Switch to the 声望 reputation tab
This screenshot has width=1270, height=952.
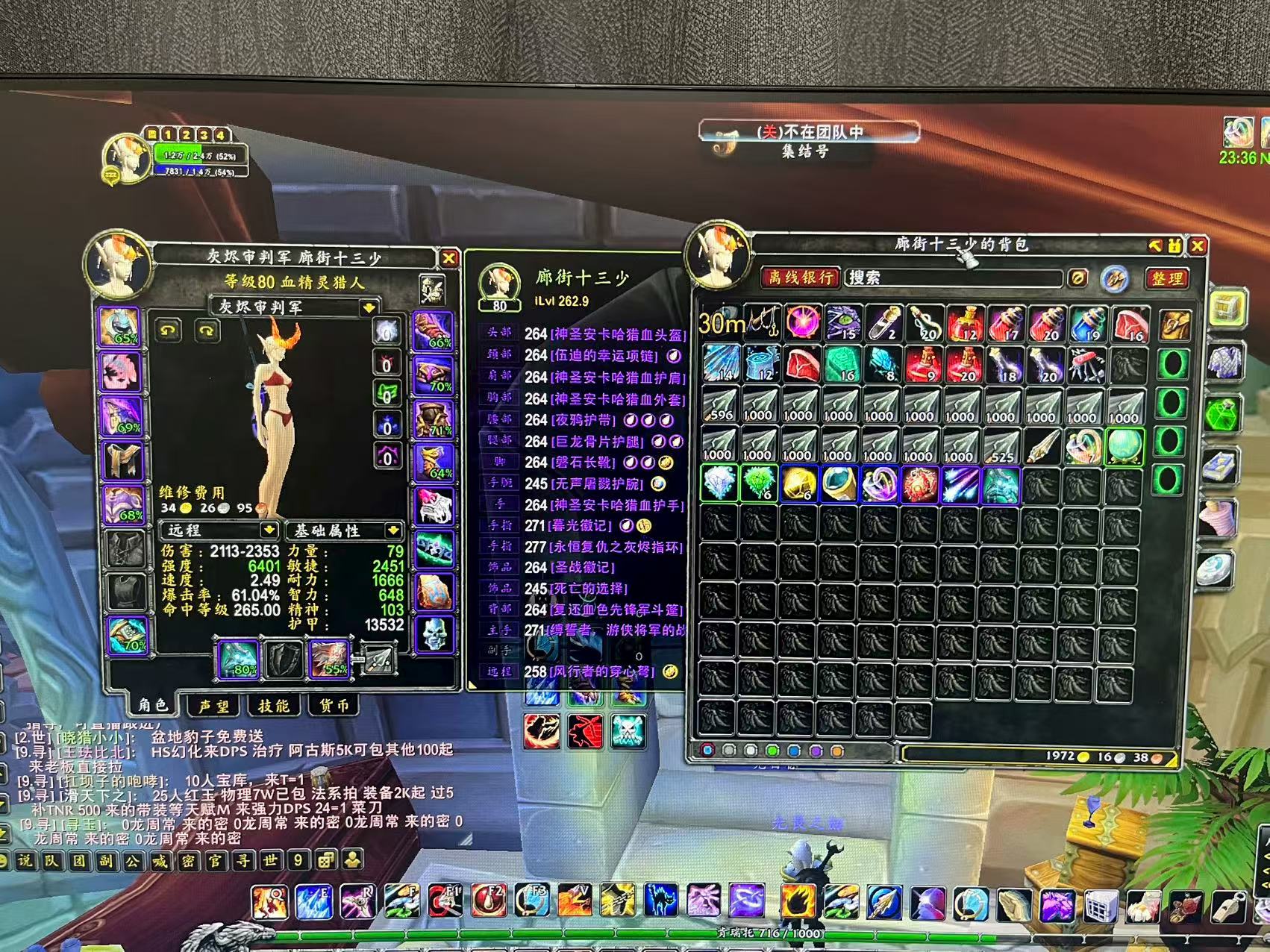point(214,706)
